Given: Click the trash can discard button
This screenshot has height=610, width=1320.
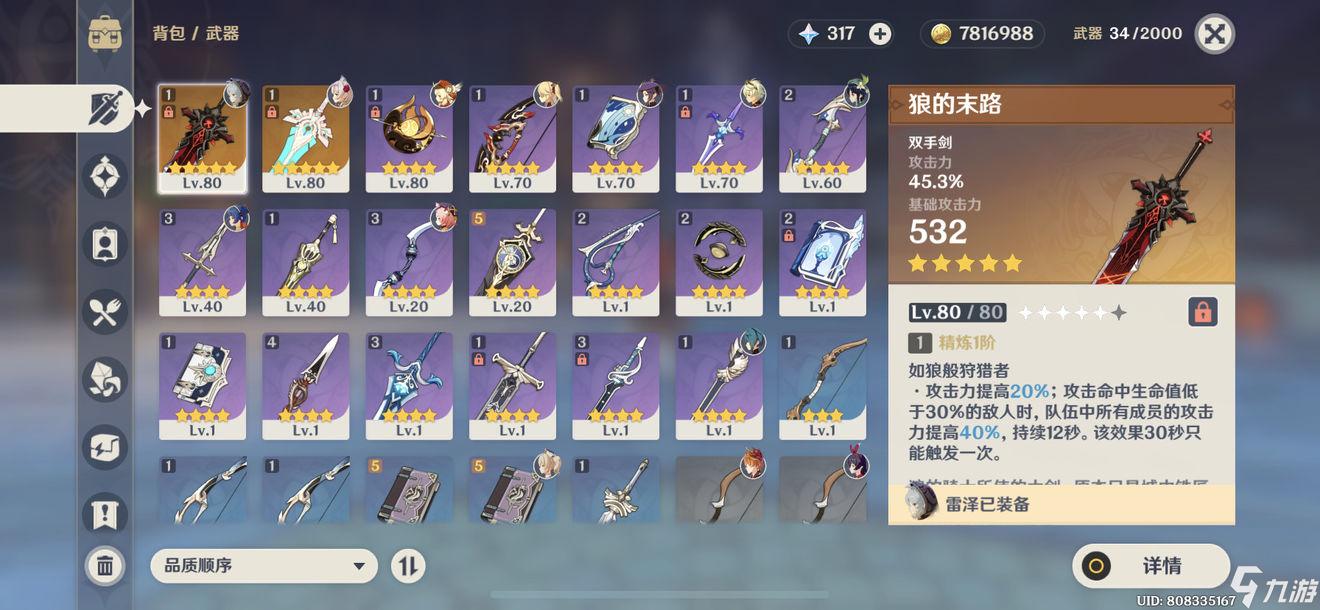Looking at the screenshot, I should point(105,566).
